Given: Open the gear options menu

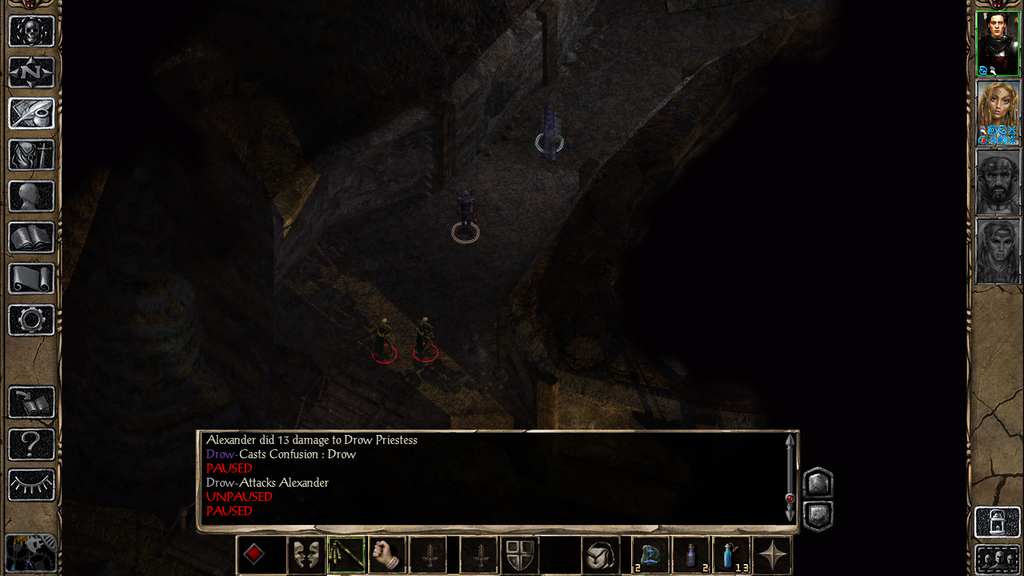Looking at the screenshot, I should click(31, 320).
